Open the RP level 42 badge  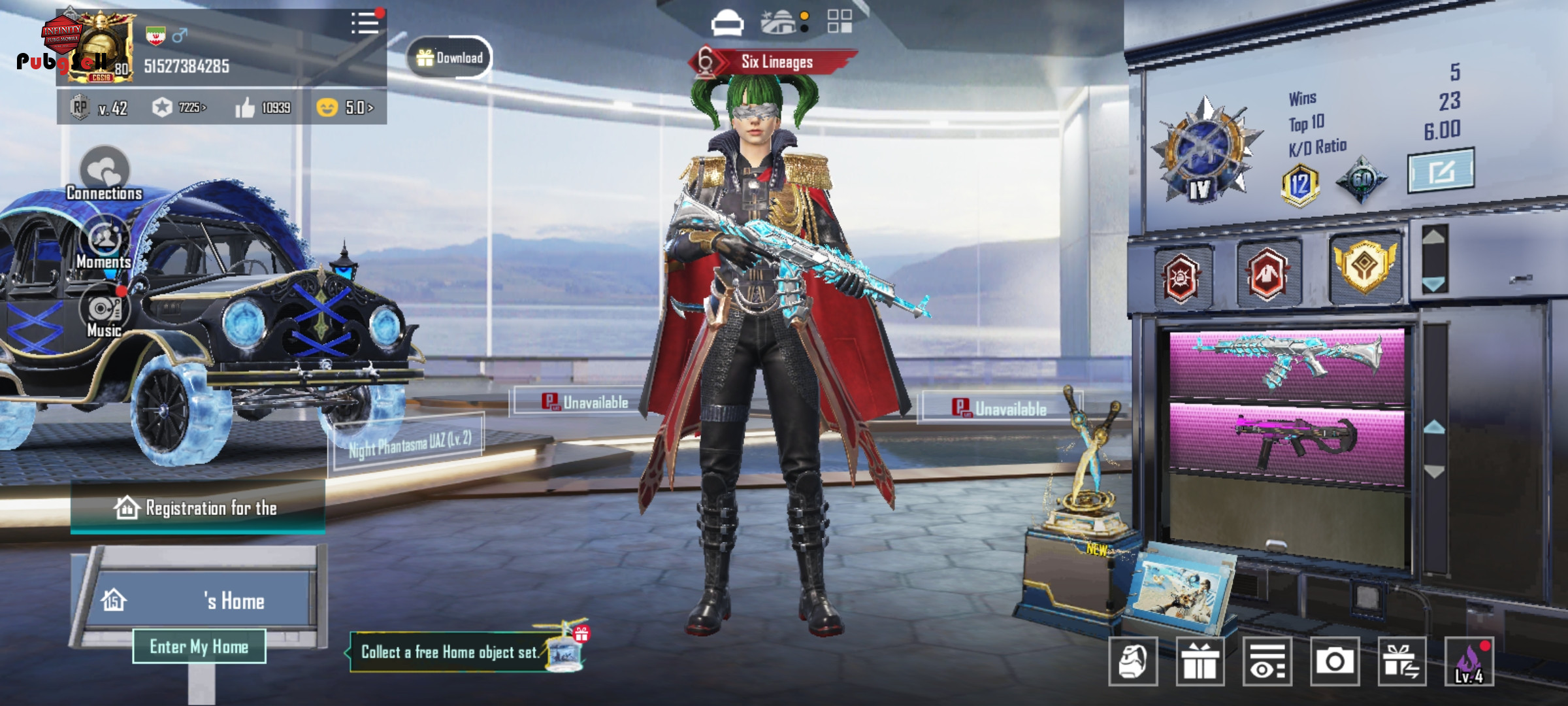[100, 108]
